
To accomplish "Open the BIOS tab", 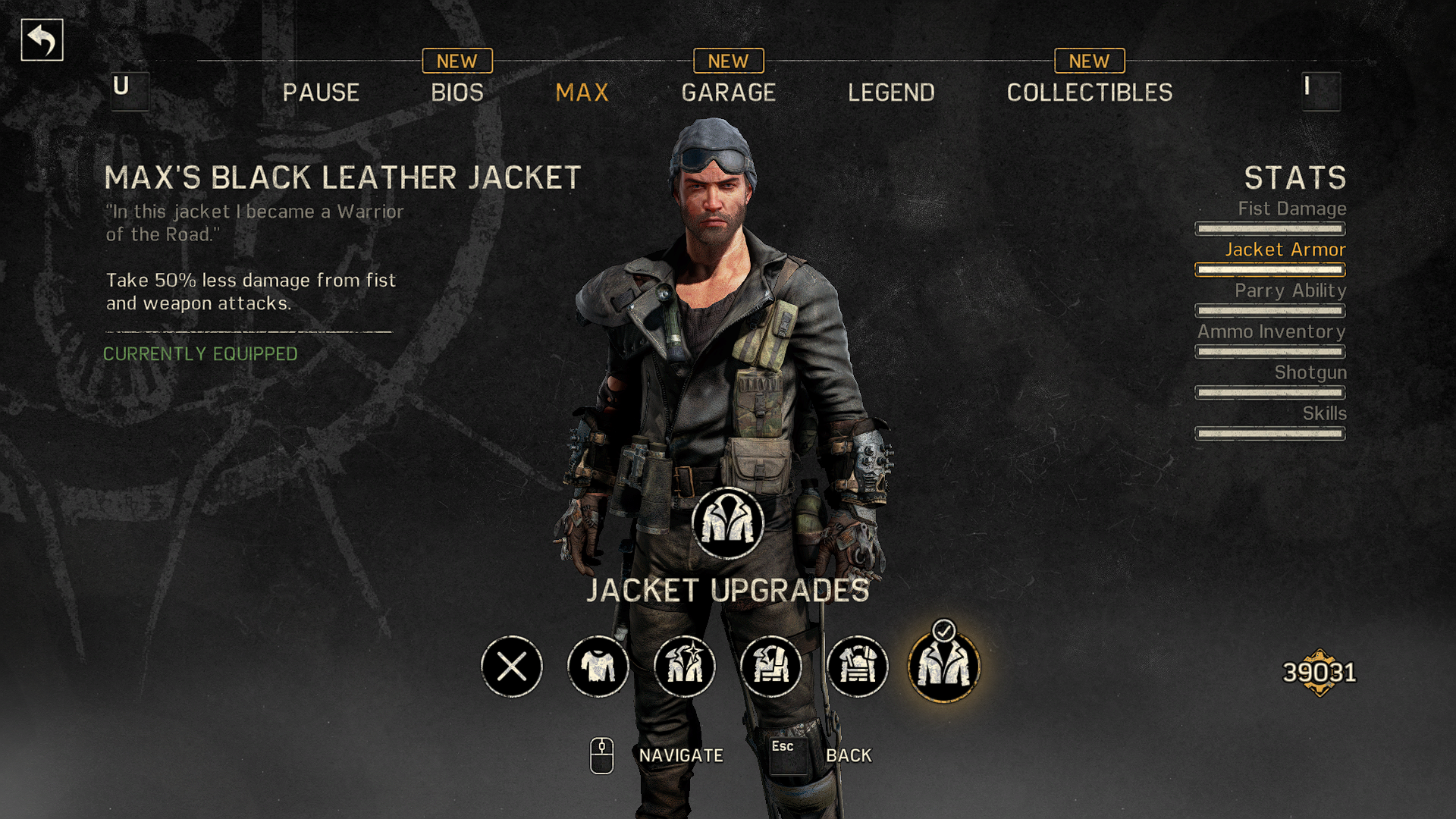I will pos(457,93).
